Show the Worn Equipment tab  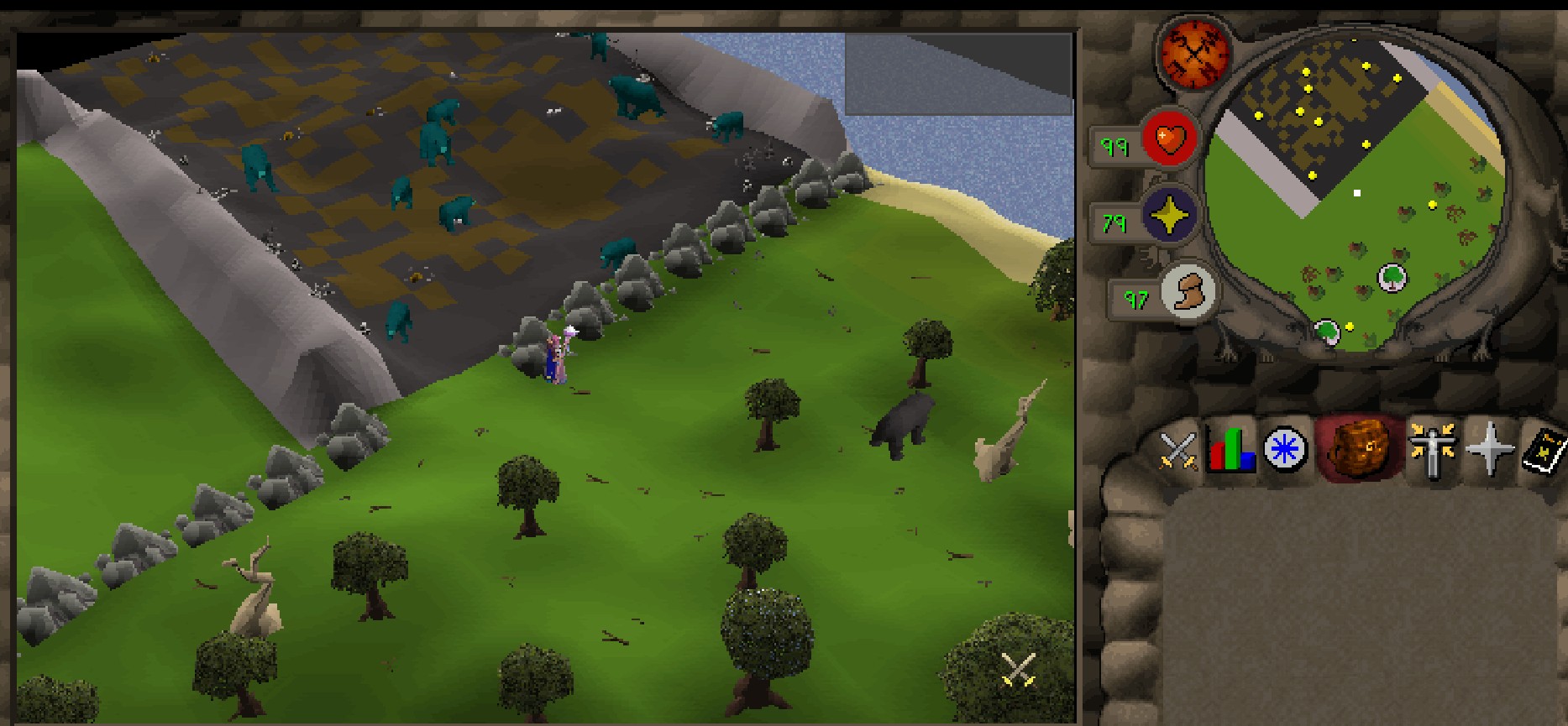1432,449
